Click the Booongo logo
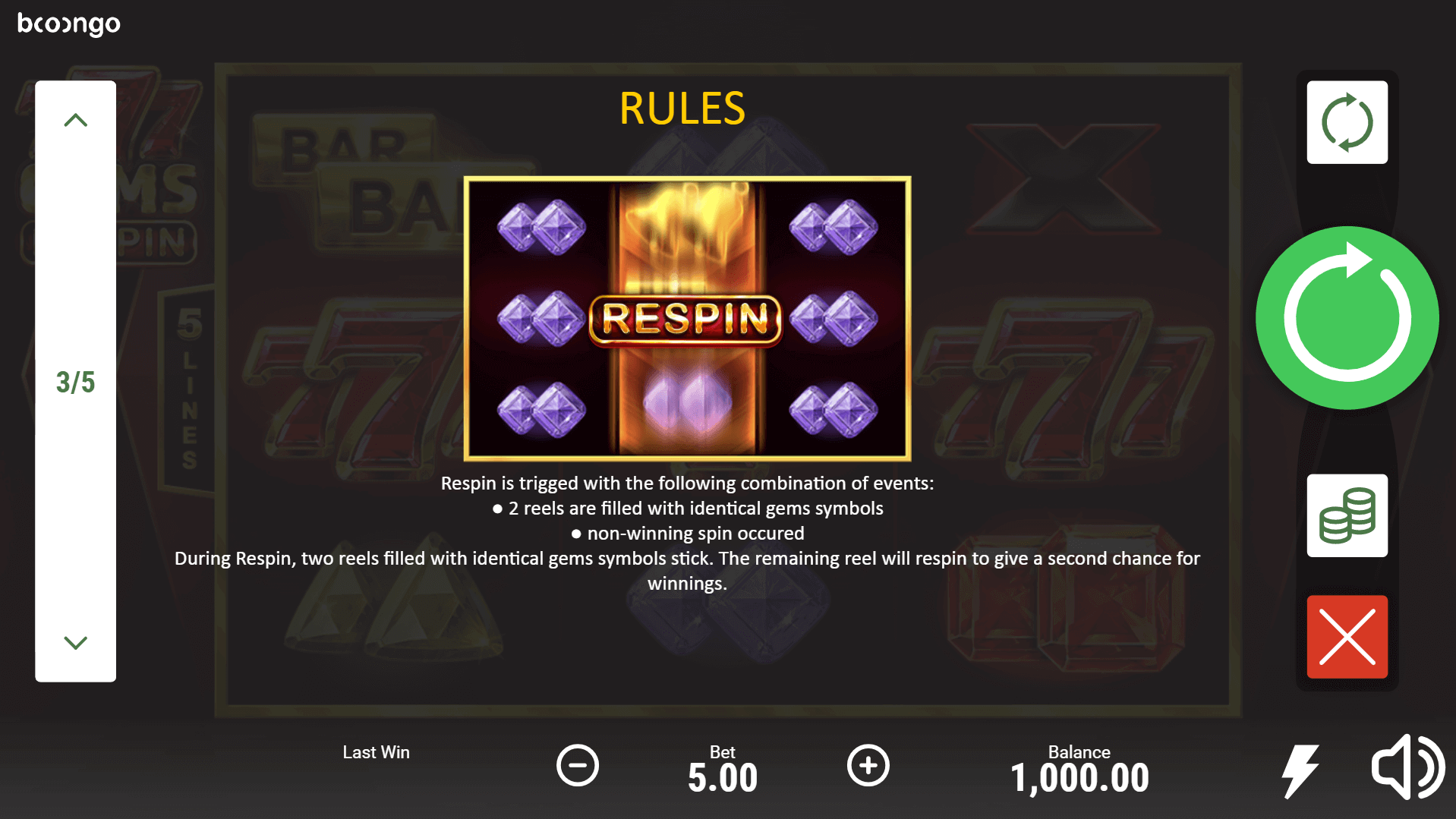Viewport: 1456px width, 819px height. click(x=69, y=24)
